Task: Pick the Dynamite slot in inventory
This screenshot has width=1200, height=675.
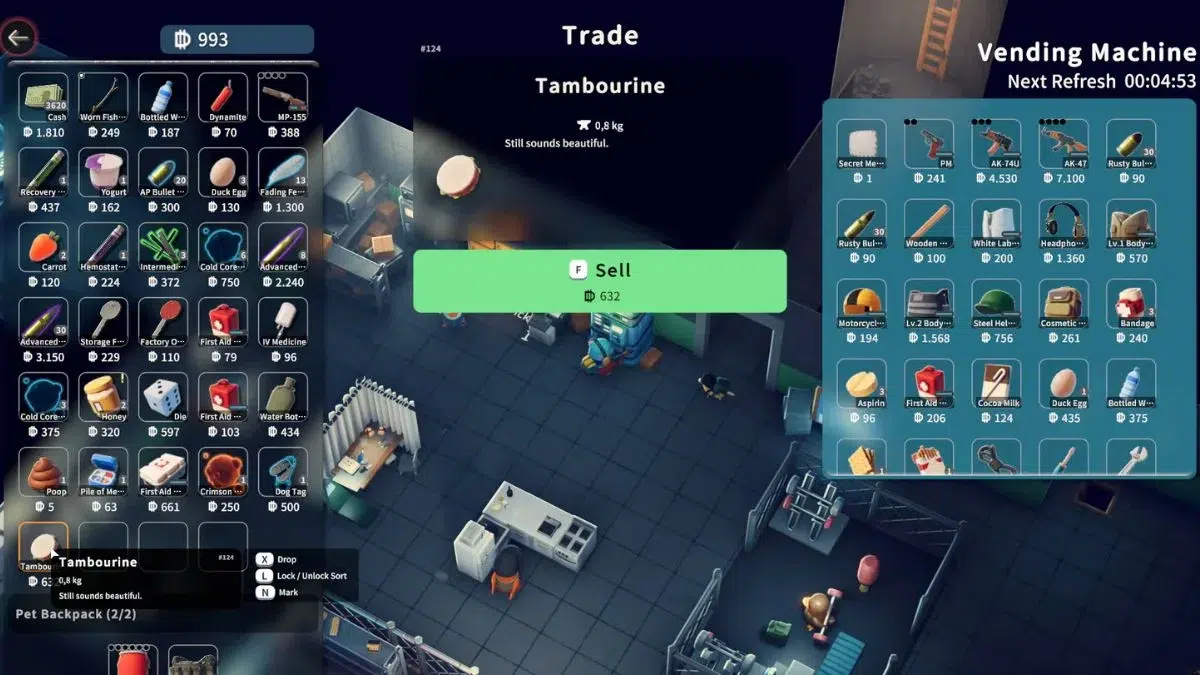Action: click(x=223, y=97)
